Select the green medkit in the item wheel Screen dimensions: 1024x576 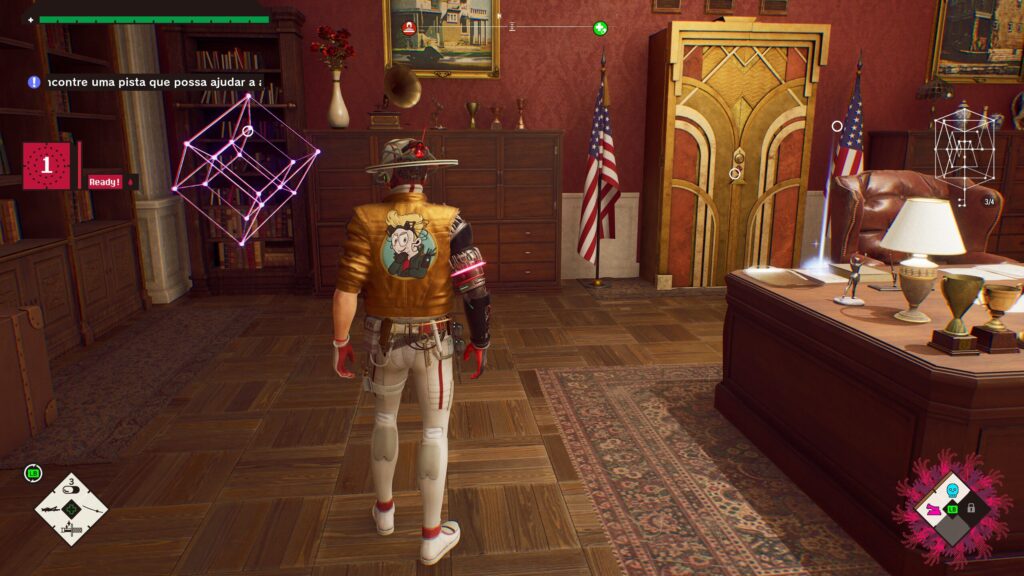tap(71, 509)
